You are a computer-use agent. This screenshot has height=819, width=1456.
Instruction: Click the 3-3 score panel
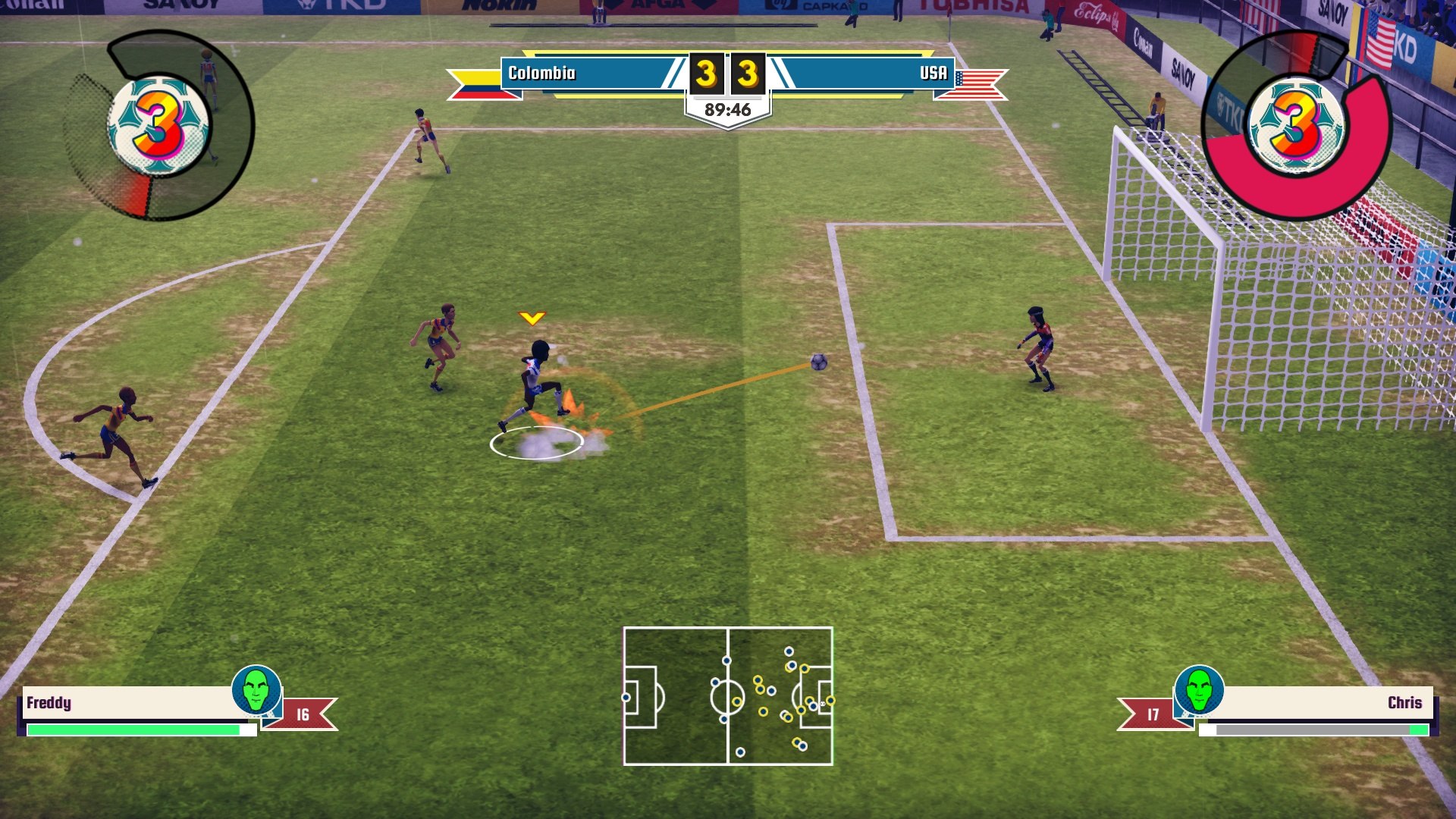click(726, 74)
